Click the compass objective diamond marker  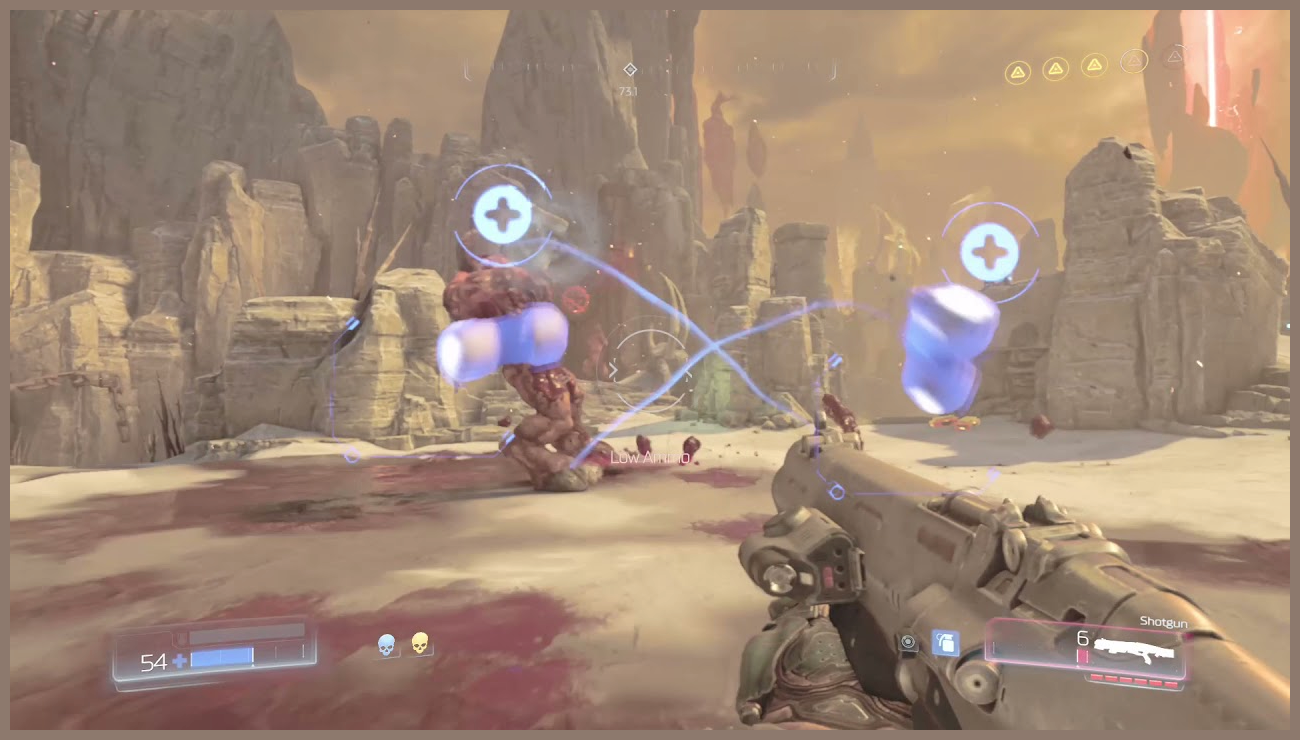click(x=630, y=69)
